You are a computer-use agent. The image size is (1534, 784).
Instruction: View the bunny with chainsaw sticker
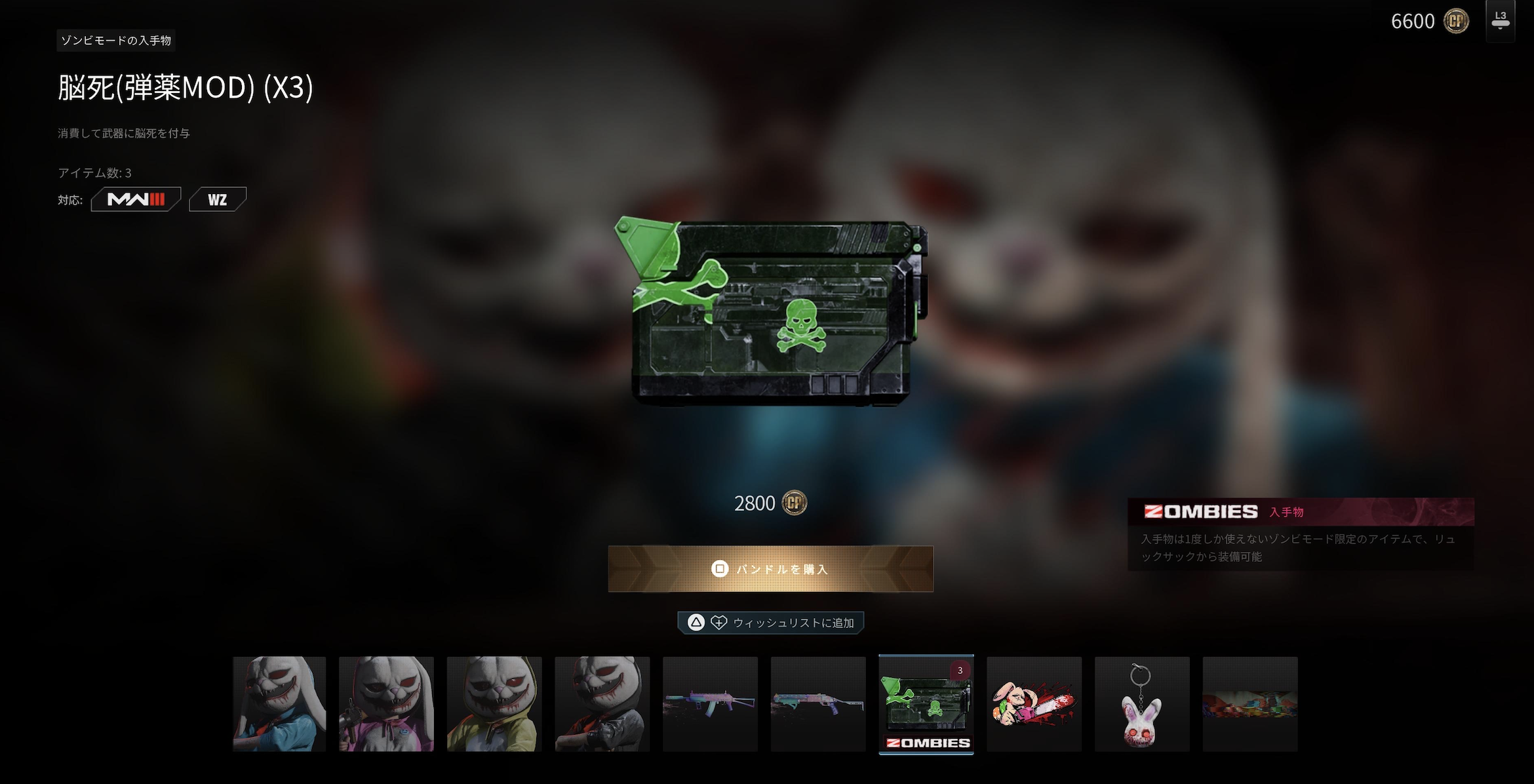(1034, 704)
